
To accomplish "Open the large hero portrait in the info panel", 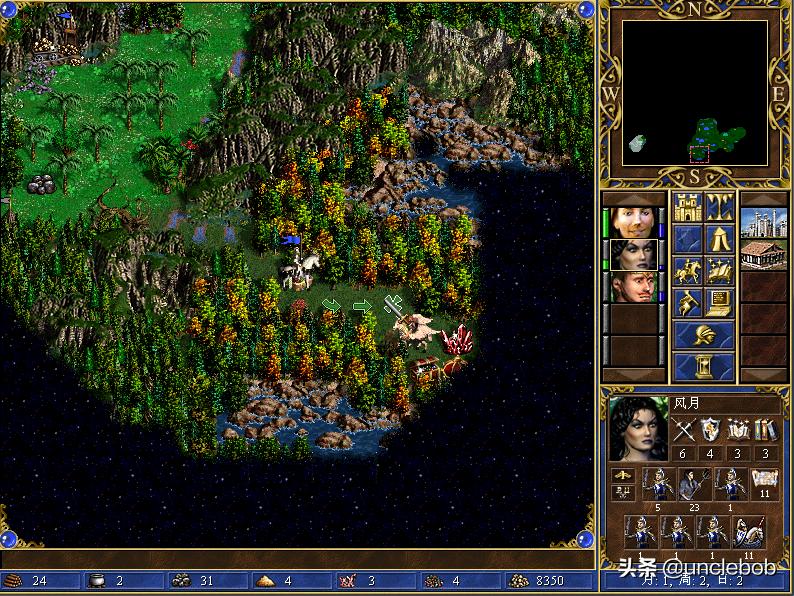I will click(638, 428).
